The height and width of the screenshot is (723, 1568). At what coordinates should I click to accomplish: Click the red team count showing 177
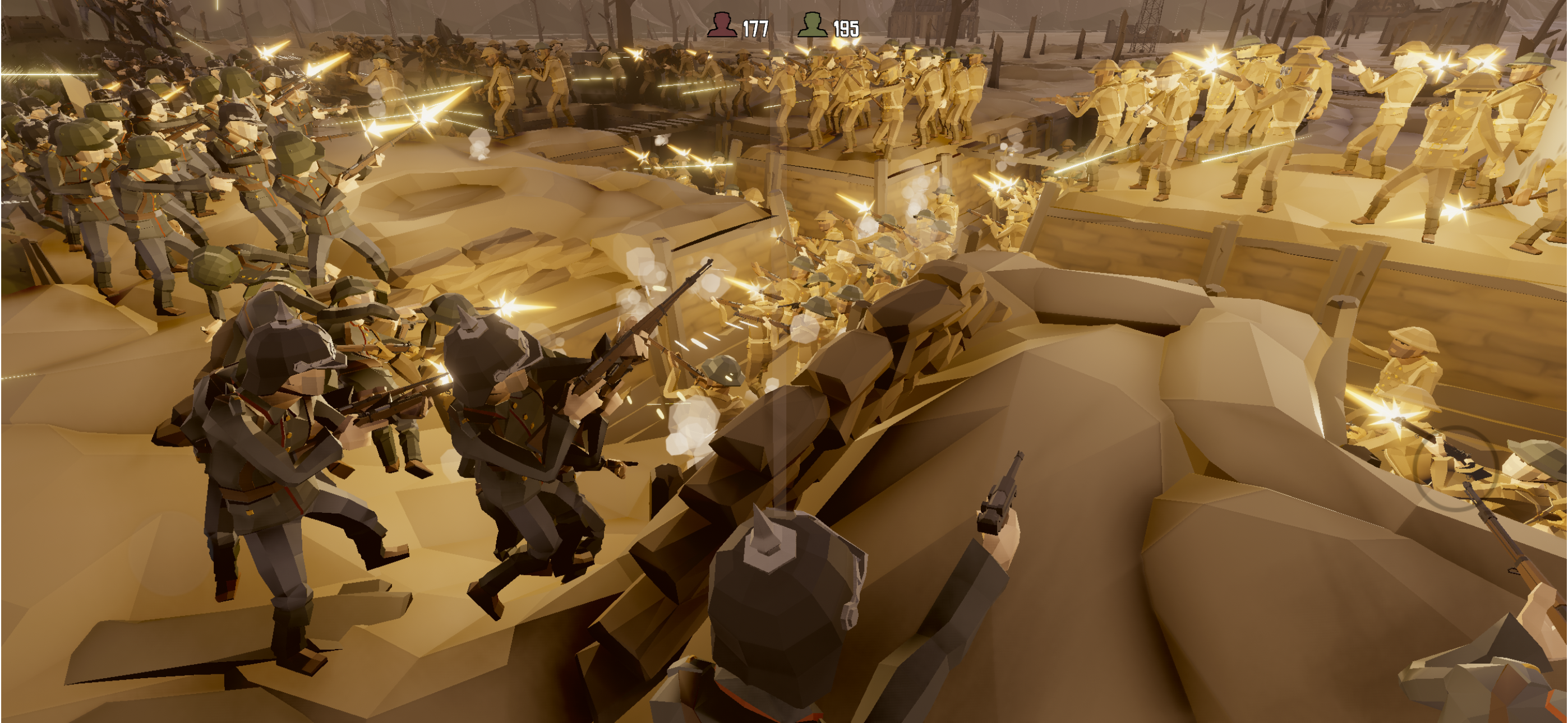point(757,27)
